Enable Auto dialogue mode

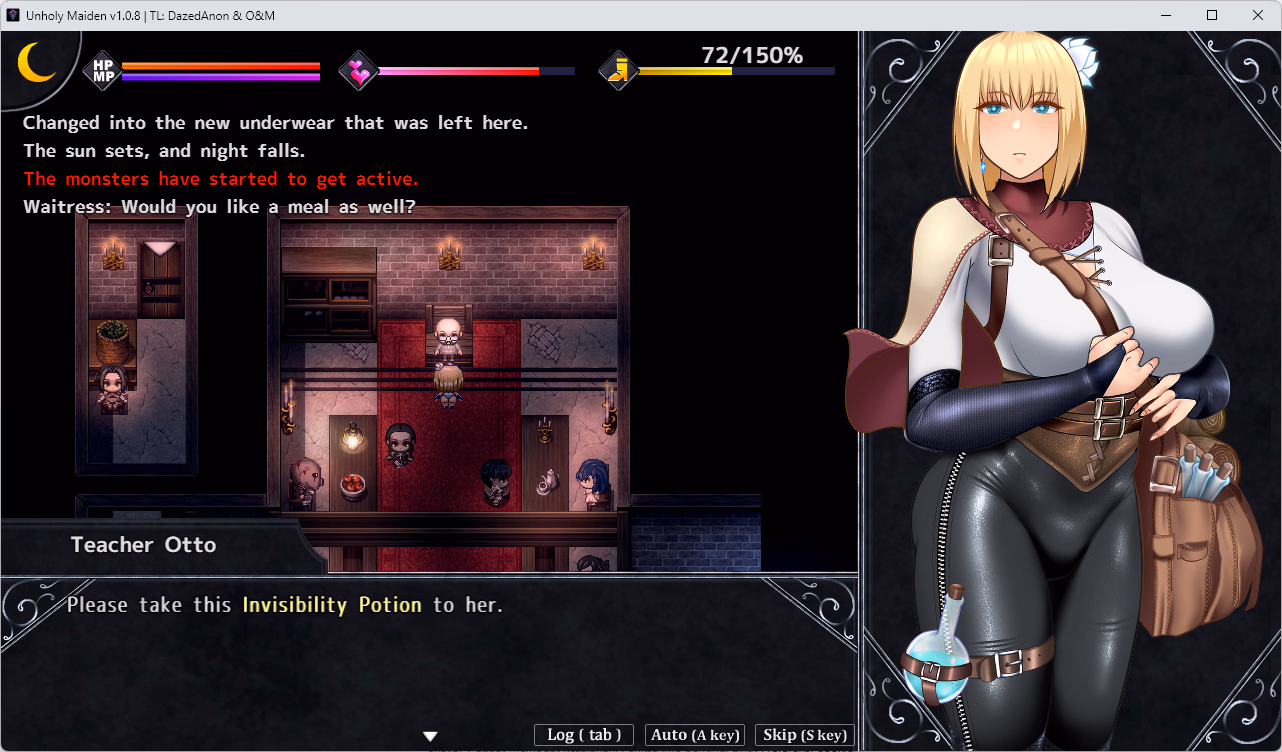(x=695, y=735)
